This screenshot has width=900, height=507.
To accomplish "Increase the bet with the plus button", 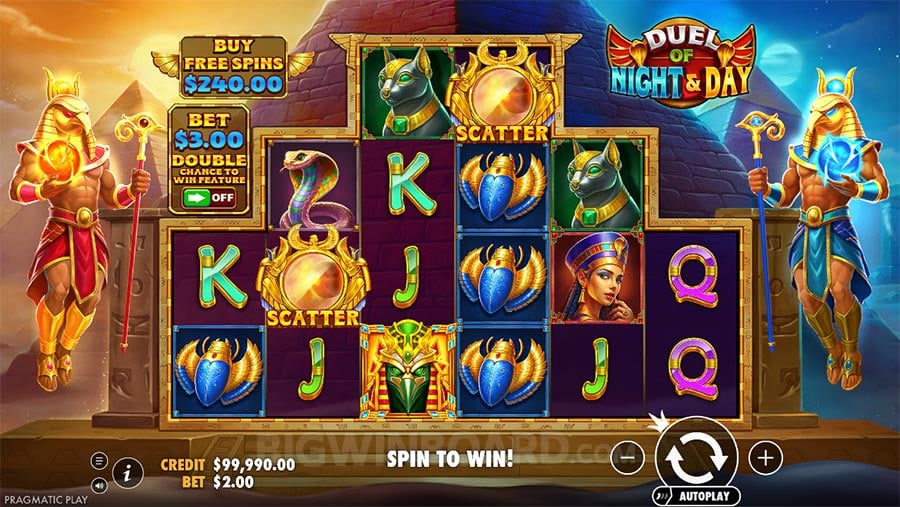I will (x=766, y=459).
